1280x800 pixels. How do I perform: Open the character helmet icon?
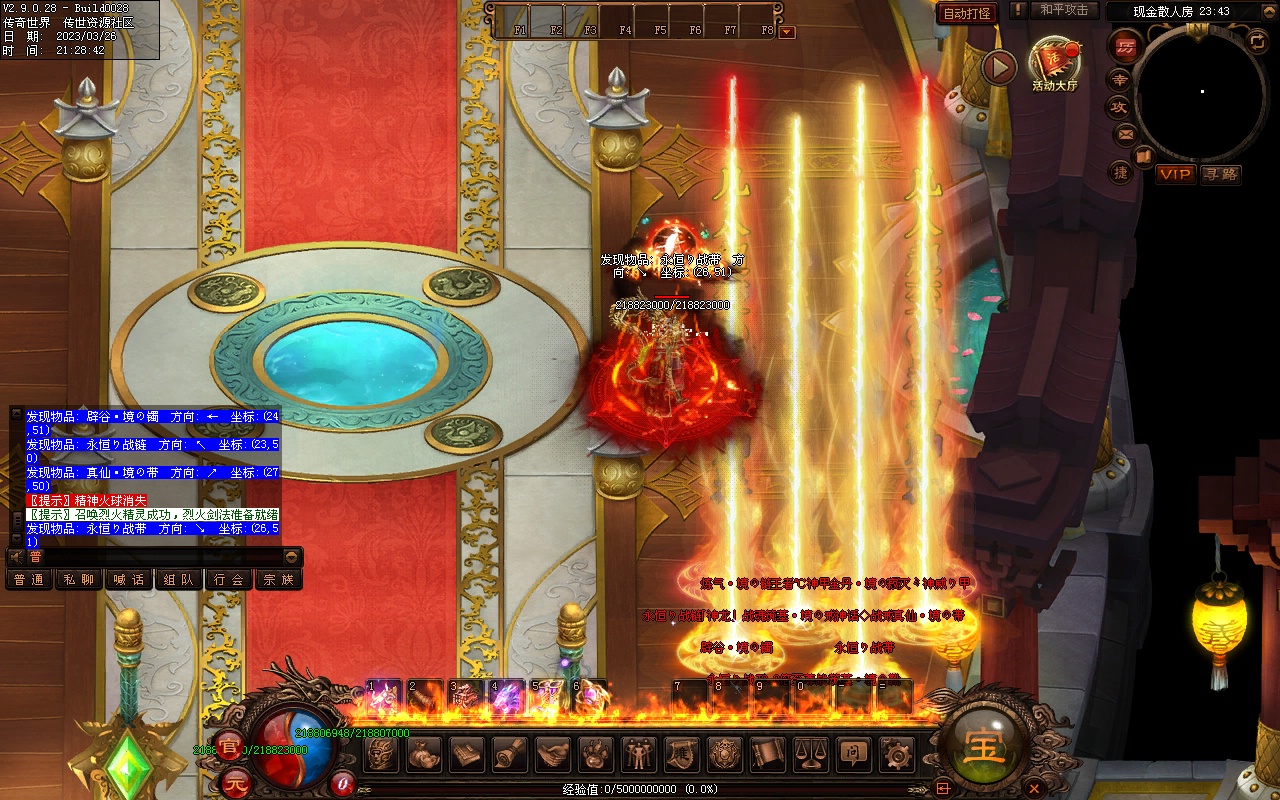tap(381, 754)
